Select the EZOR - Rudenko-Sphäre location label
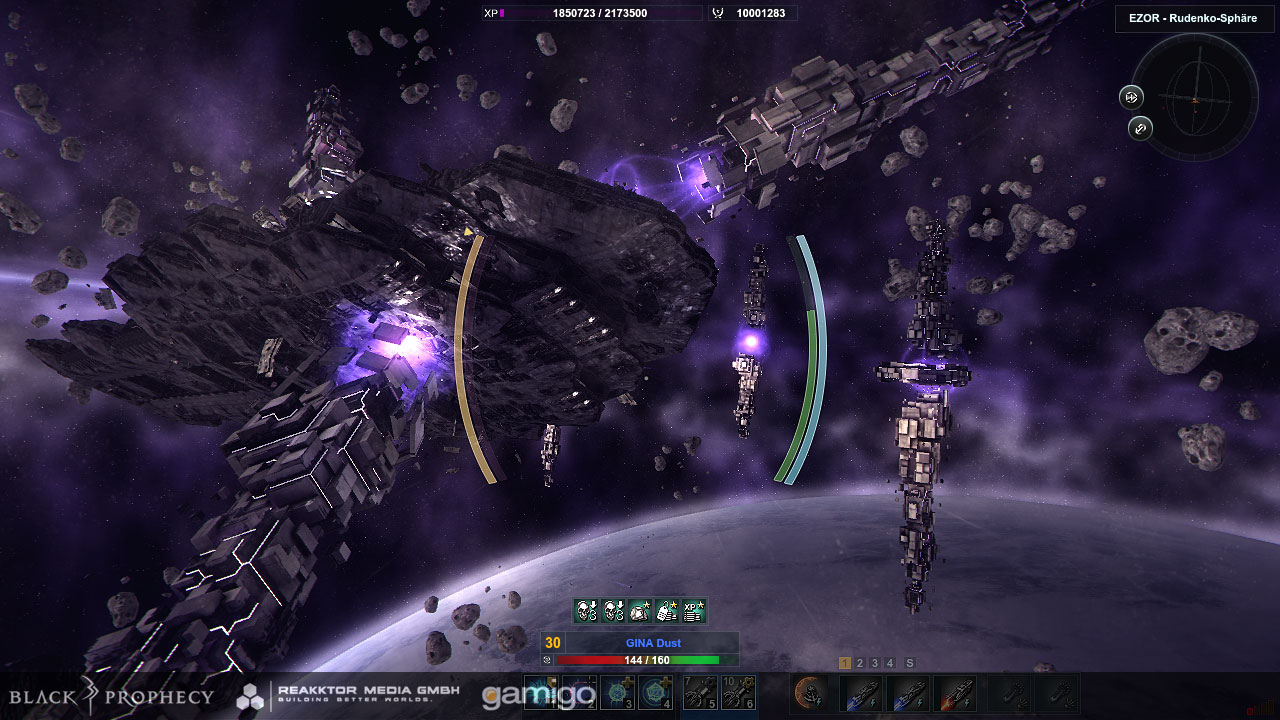 pos(1194,19)
